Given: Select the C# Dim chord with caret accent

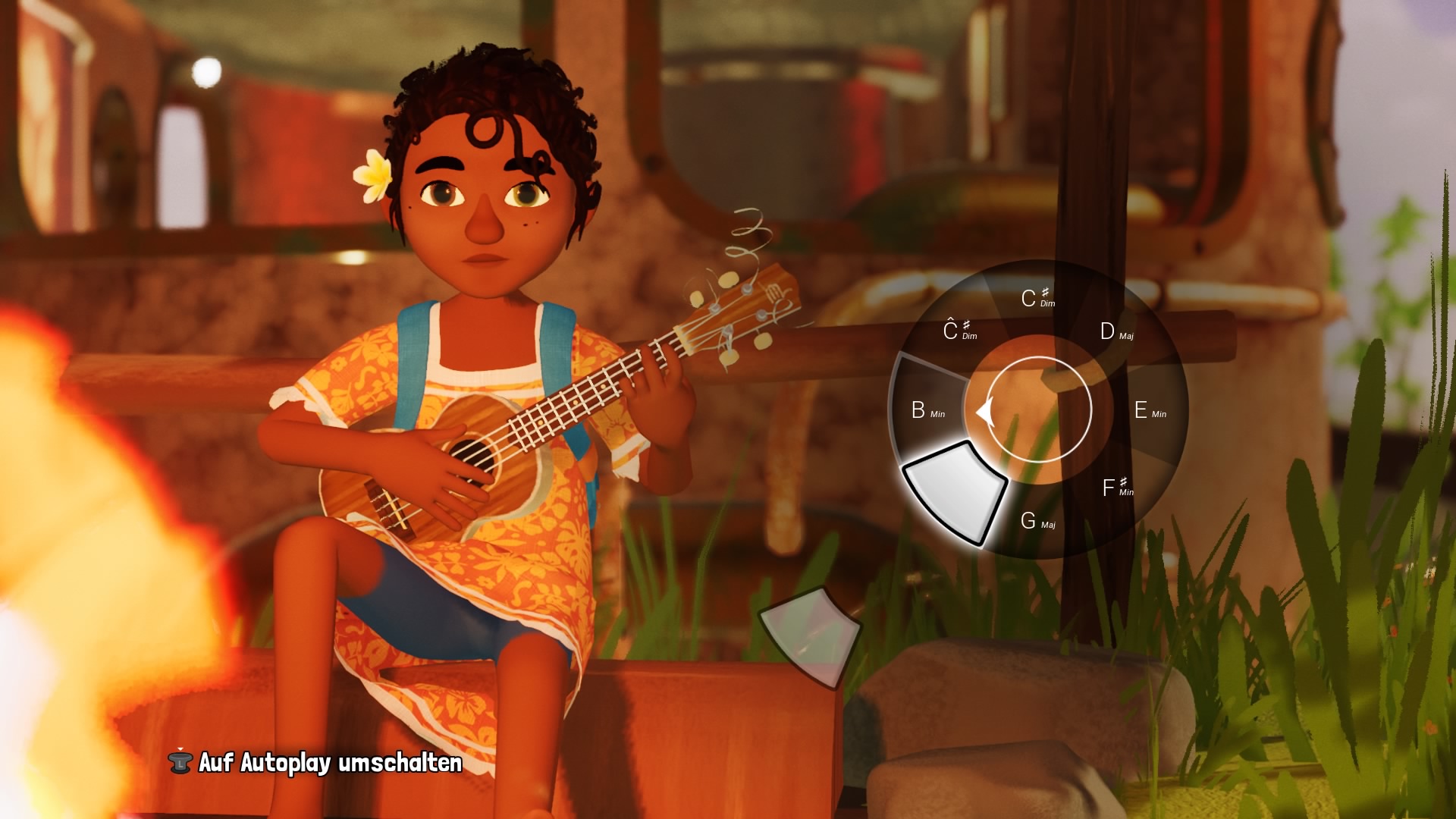Looking at the screenshot, I should 959,331.
